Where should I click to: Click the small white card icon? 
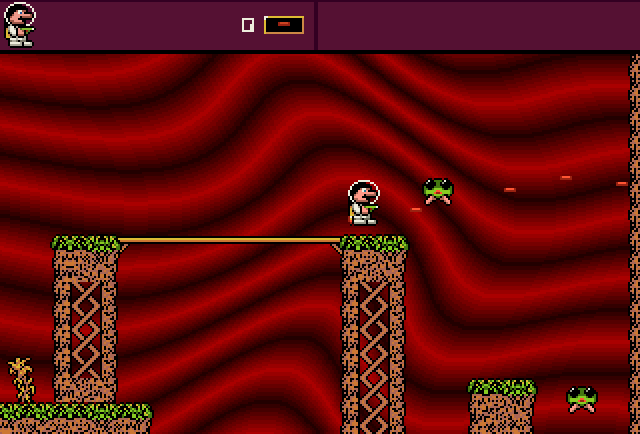click(248, 25)
